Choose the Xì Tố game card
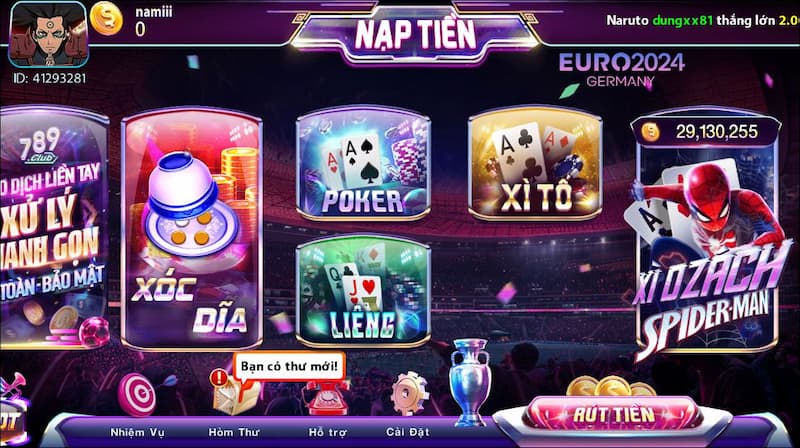The image size is (800, 448). (535, 167)
